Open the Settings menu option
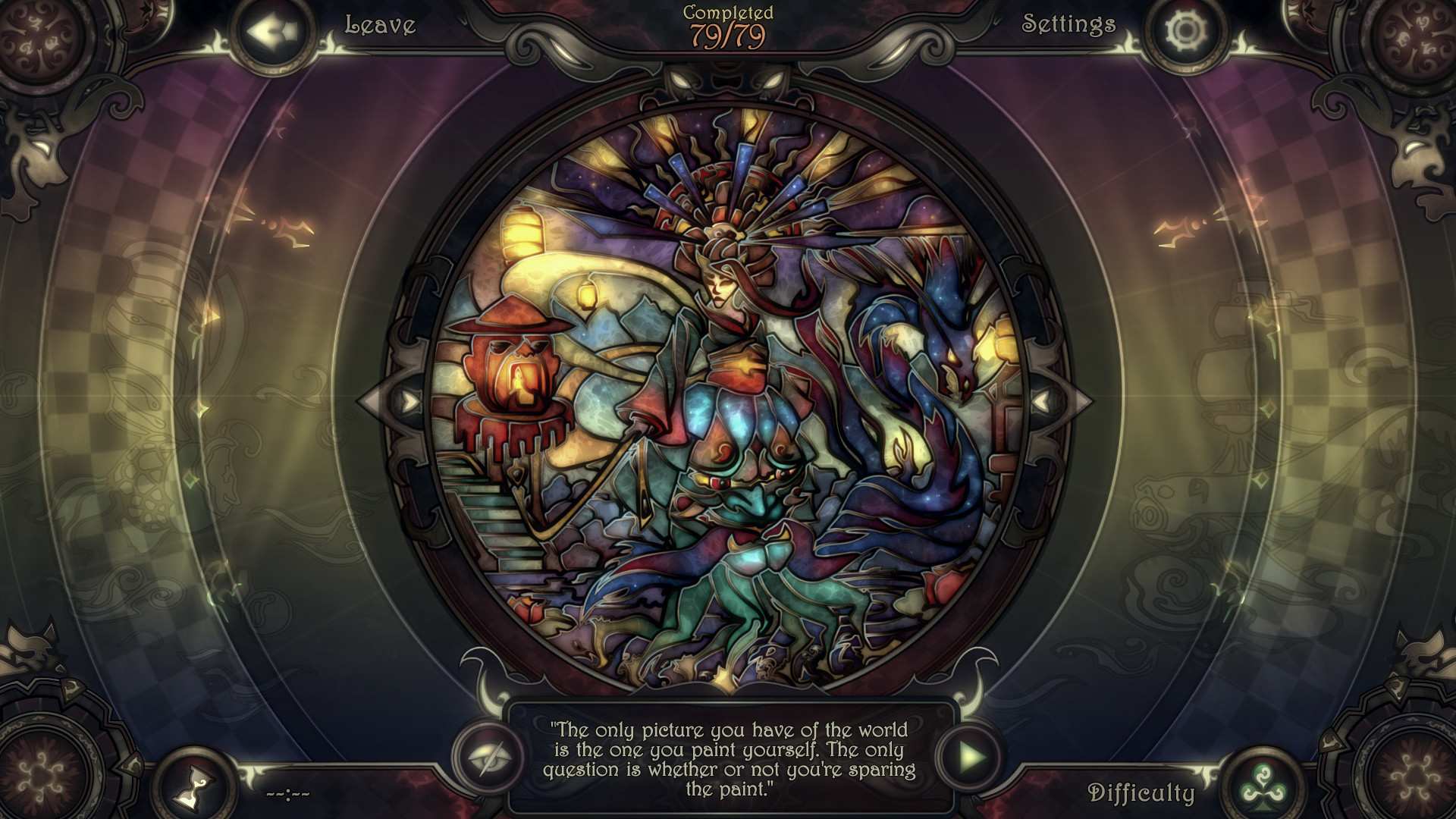The width and height of the screenshot is (1456, 819). tap(1068, 25)
